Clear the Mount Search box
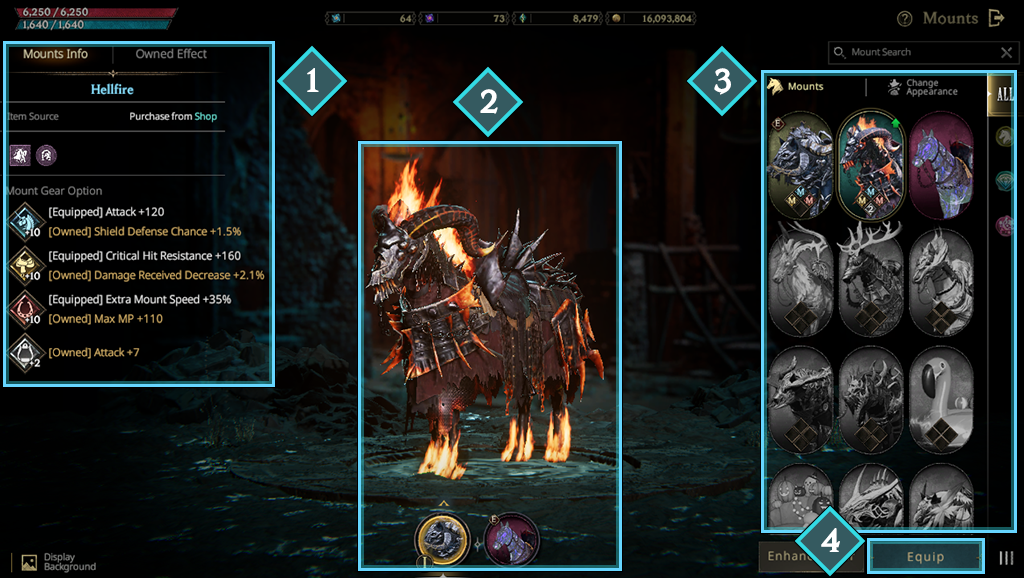The image size is (1024, 578). pyautogui.click(x=1006, y=52)
